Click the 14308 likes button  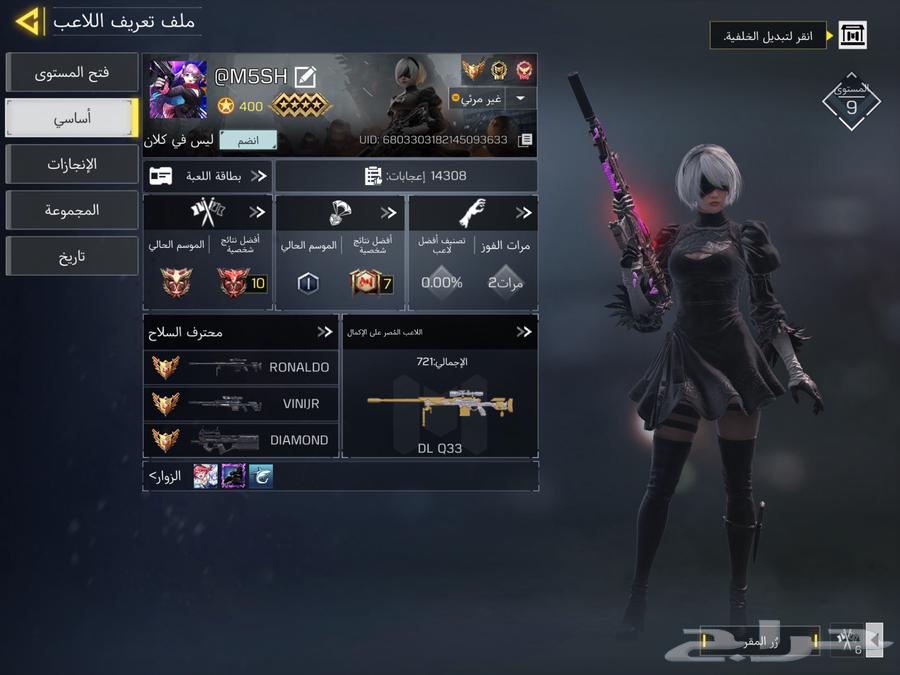pyautogui.click(x=406, y=176)
